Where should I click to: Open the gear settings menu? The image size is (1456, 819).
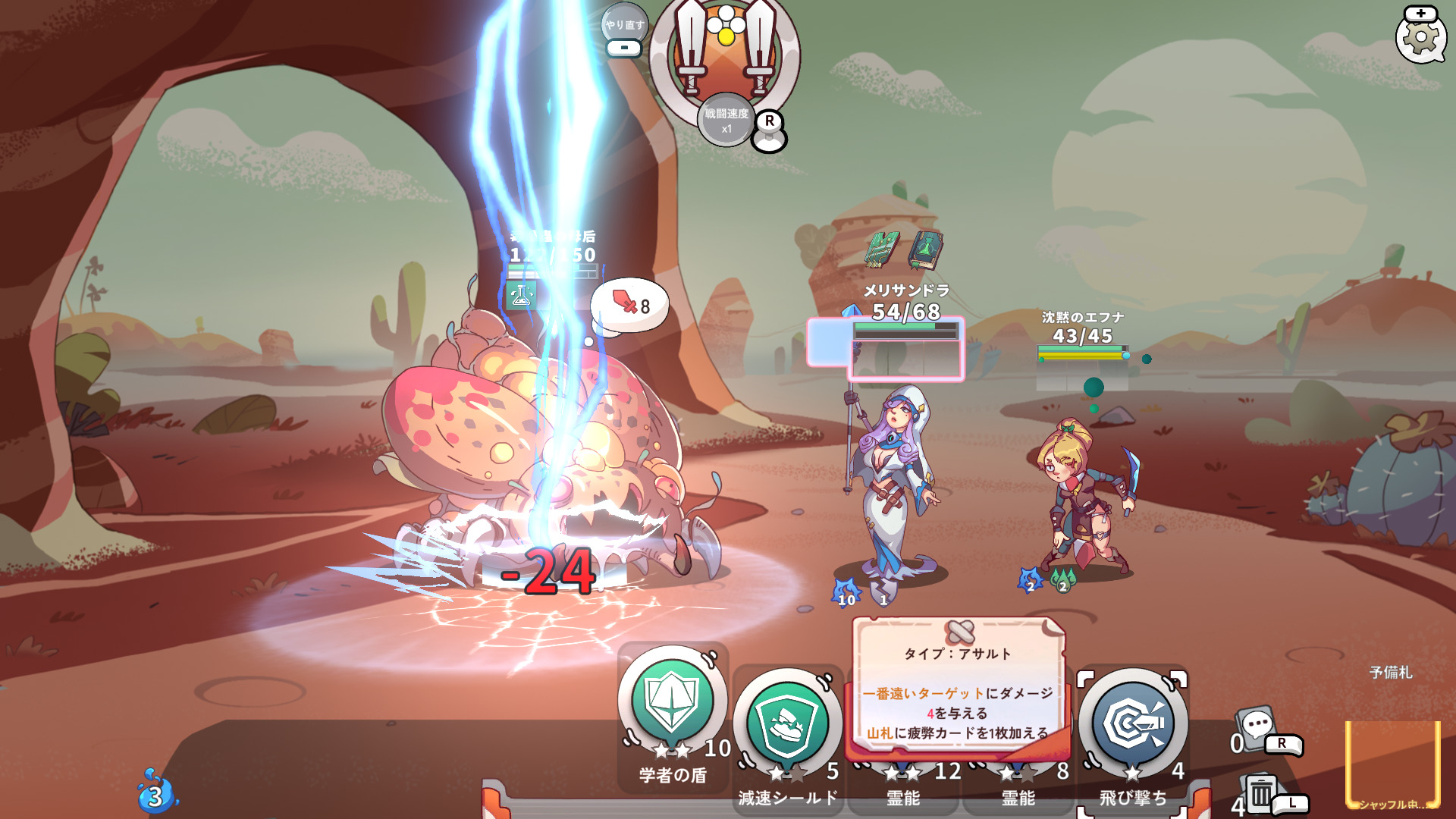pyautogui.click(x=1420, y=38)
